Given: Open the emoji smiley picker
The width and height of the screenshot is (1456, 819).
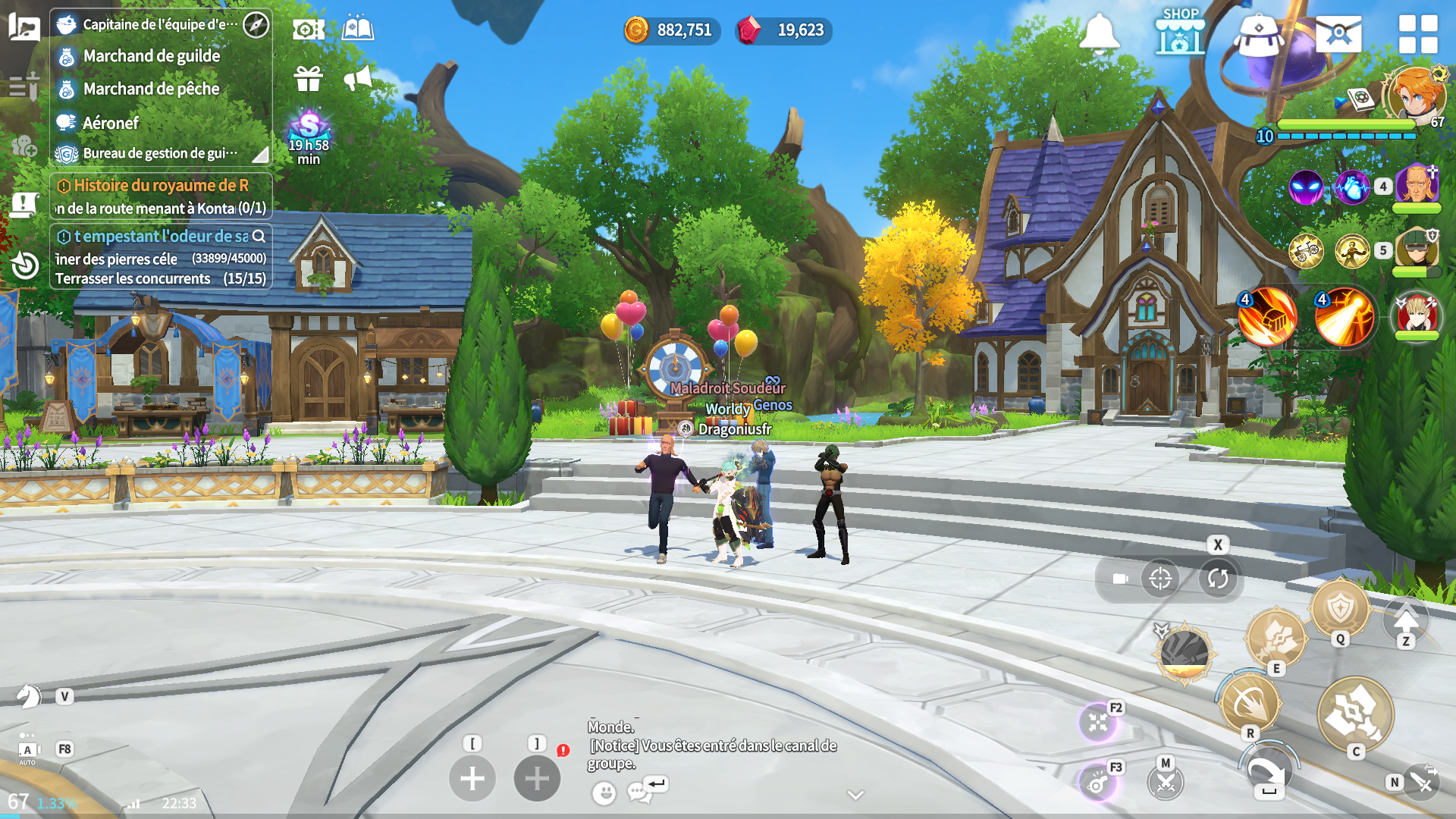Looking at the screenshot, I should tap(604, 793).
